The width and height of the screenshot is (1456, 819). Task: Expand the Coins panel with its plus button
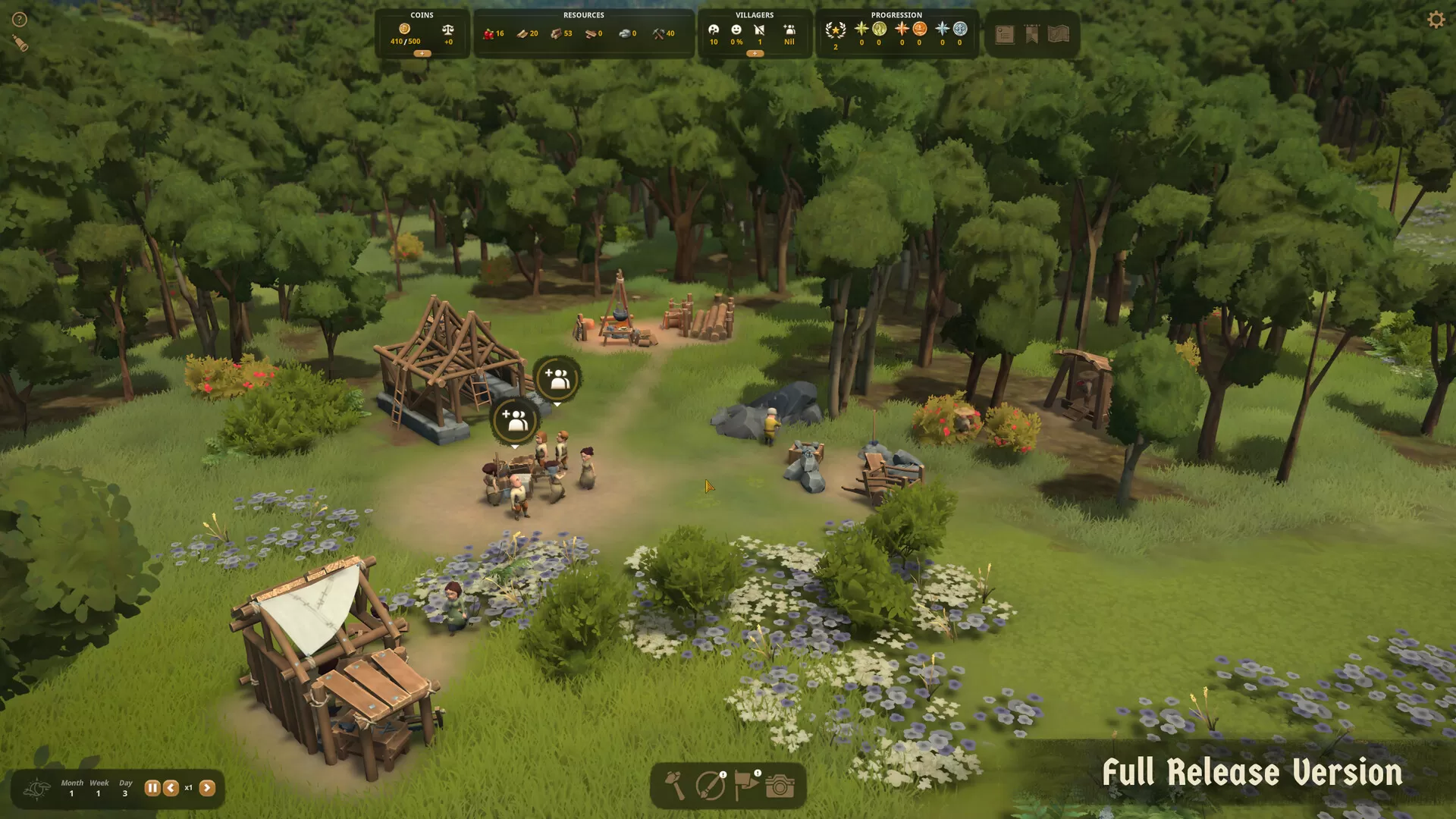point(422,54)
